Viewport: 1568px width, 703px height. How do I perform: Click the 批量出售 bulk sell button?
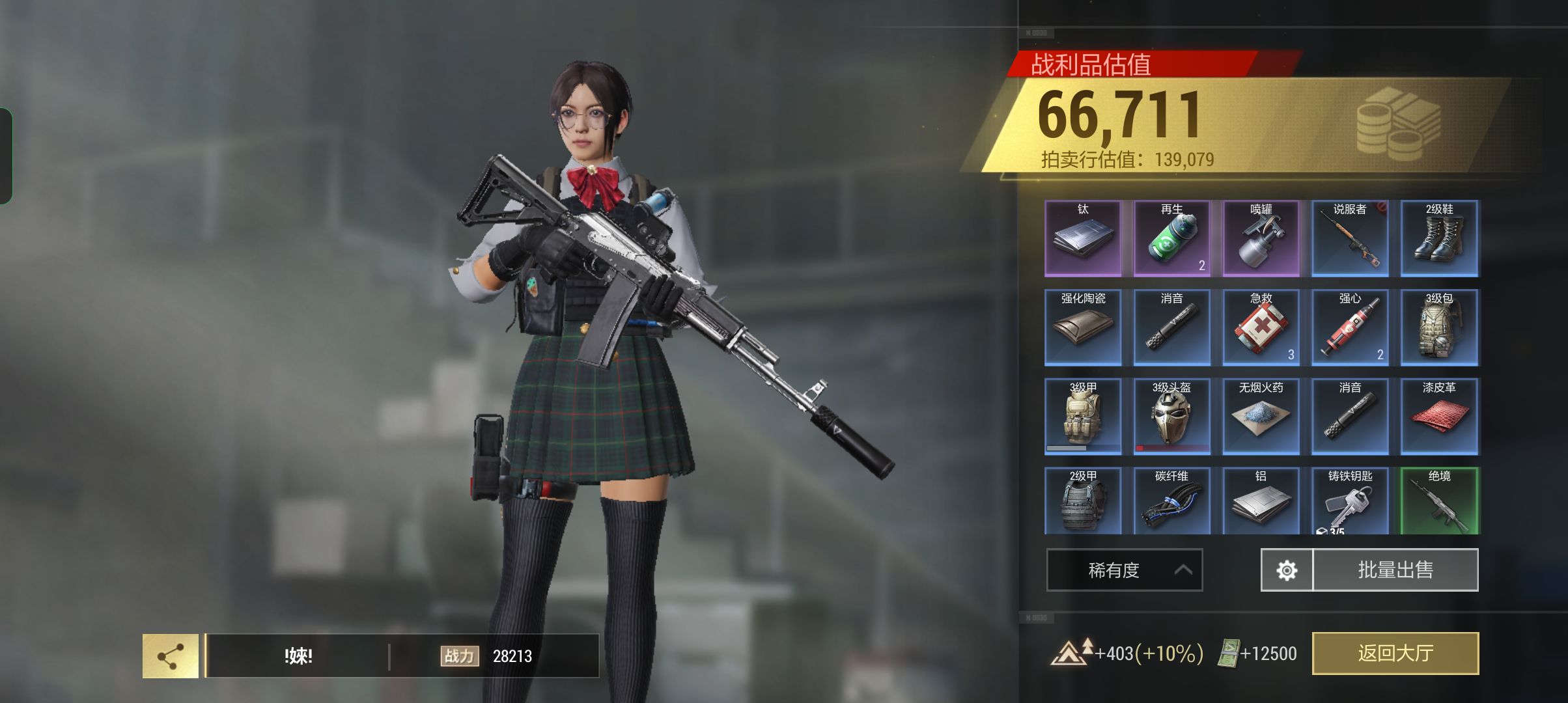tap(1395, 570)
